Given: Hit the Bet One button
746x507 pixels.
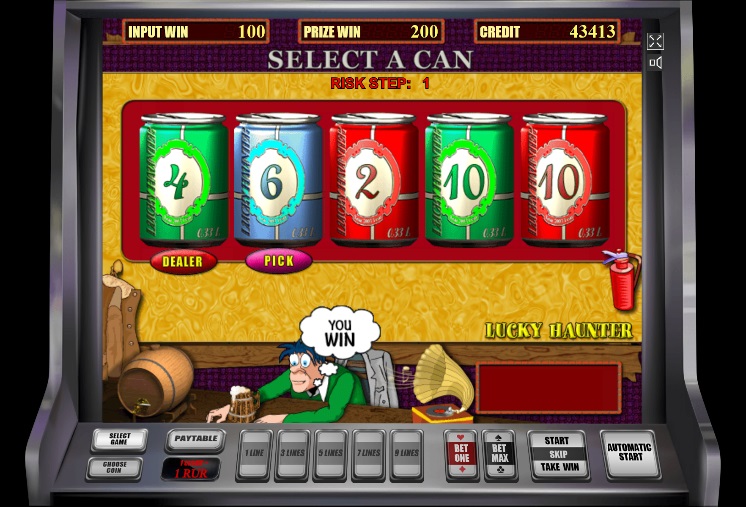Looking at the screenshot, I should click(460, 454).
